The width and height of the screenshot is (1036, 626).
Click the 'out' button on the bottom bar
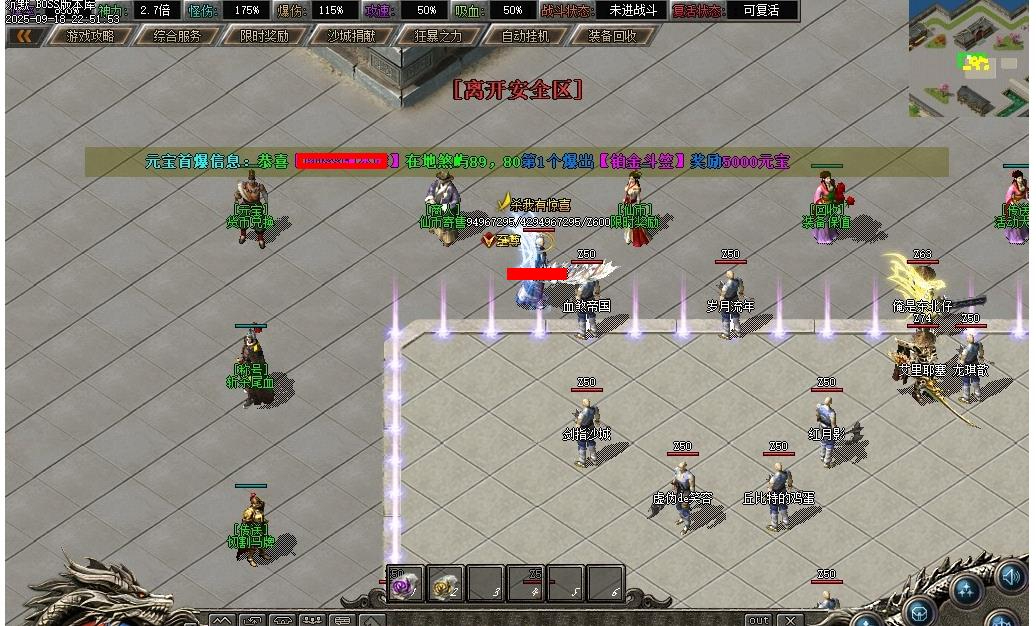point(759,620)
